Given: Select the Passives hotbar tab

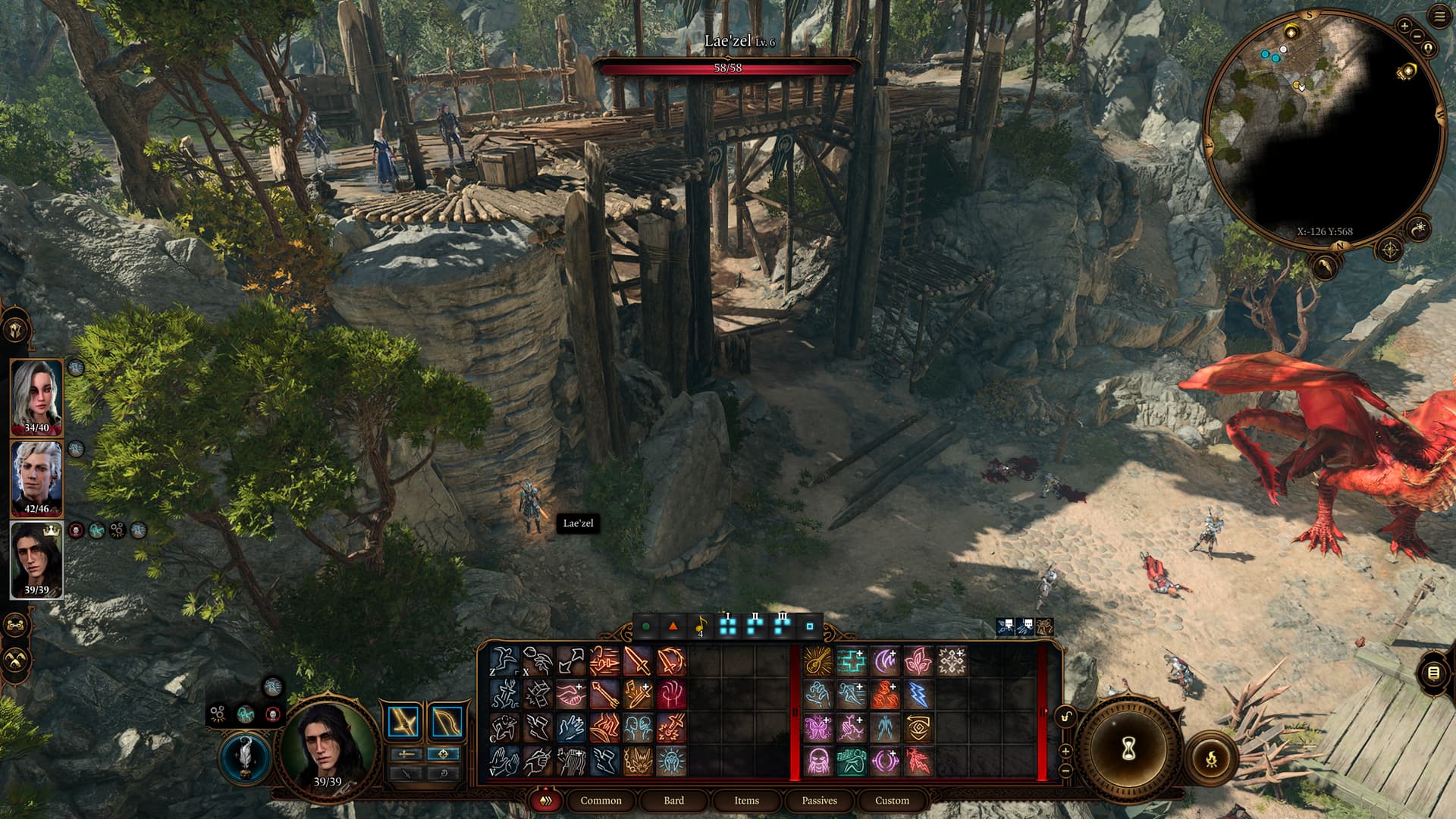Looking at the screenshot, I should click(x=819, y=800).
